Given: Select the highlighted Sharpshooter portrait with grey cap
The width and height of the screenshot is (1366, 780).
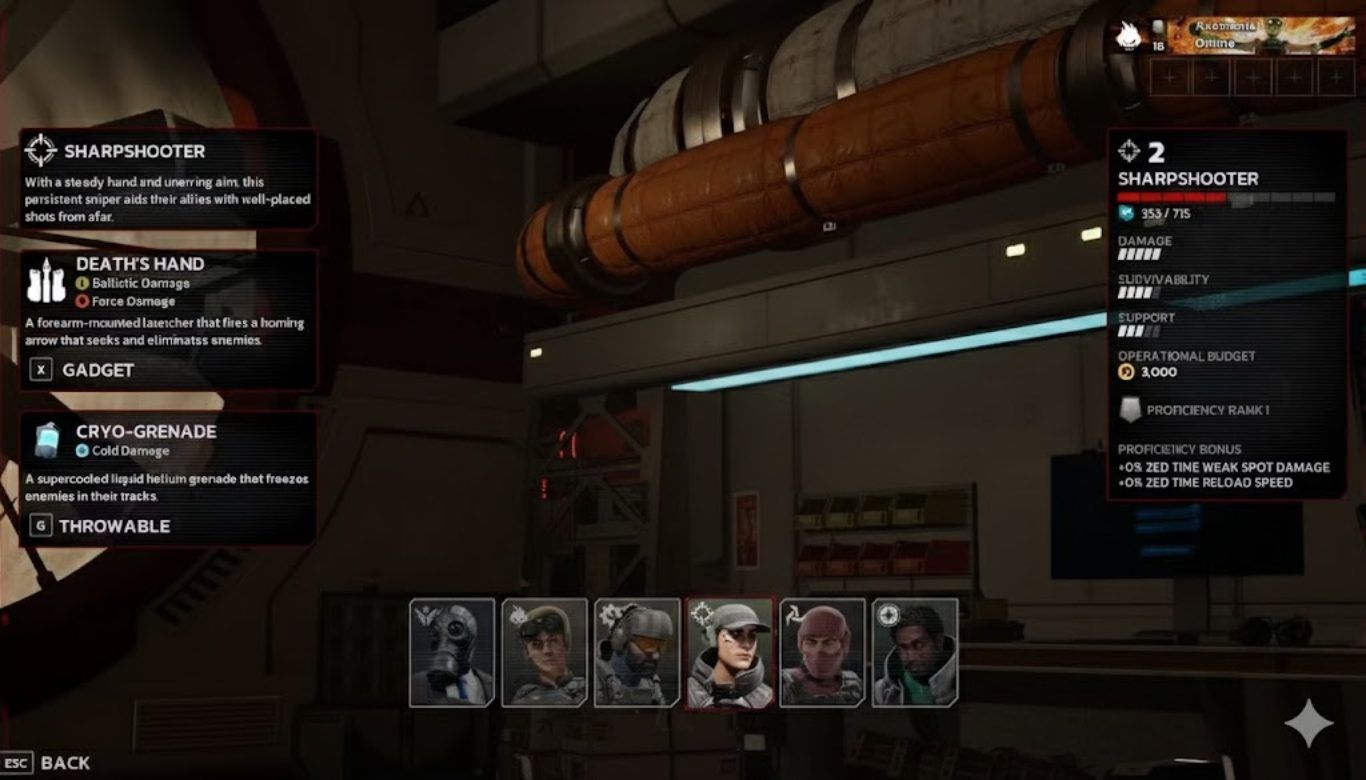Looking at the screenshot, I should point(730,652).
